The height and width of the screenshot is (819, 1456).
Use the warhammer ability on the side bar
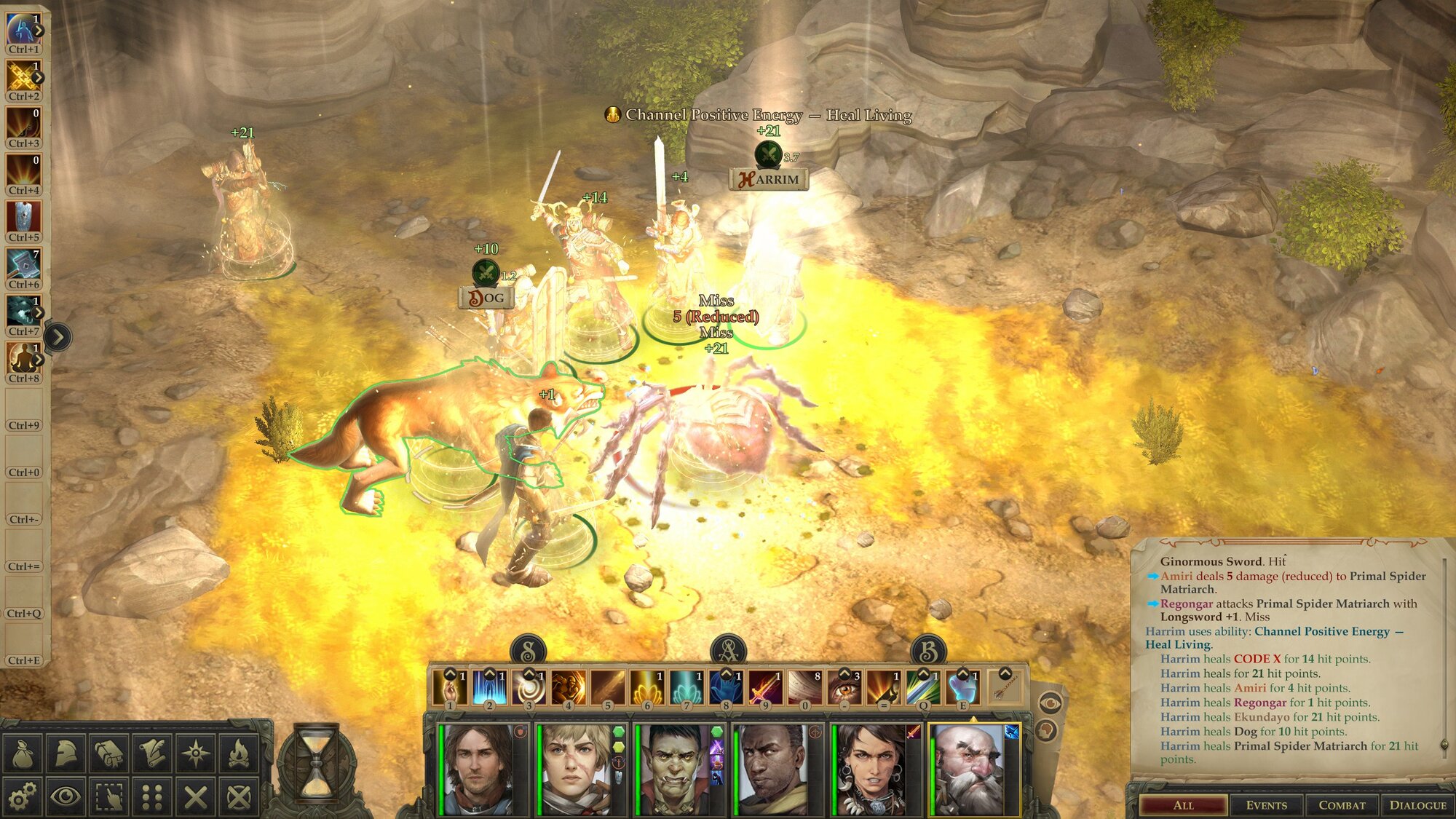23,264
